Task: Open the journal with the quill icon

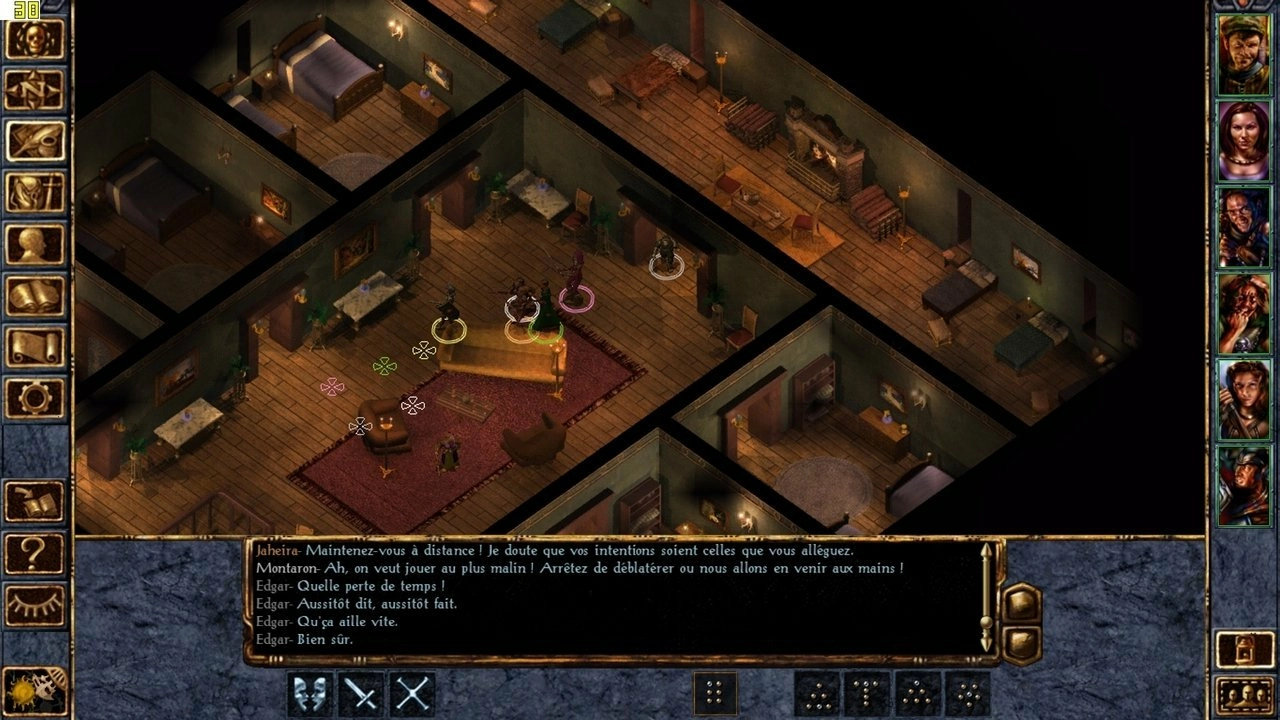Action: [35, 141]
